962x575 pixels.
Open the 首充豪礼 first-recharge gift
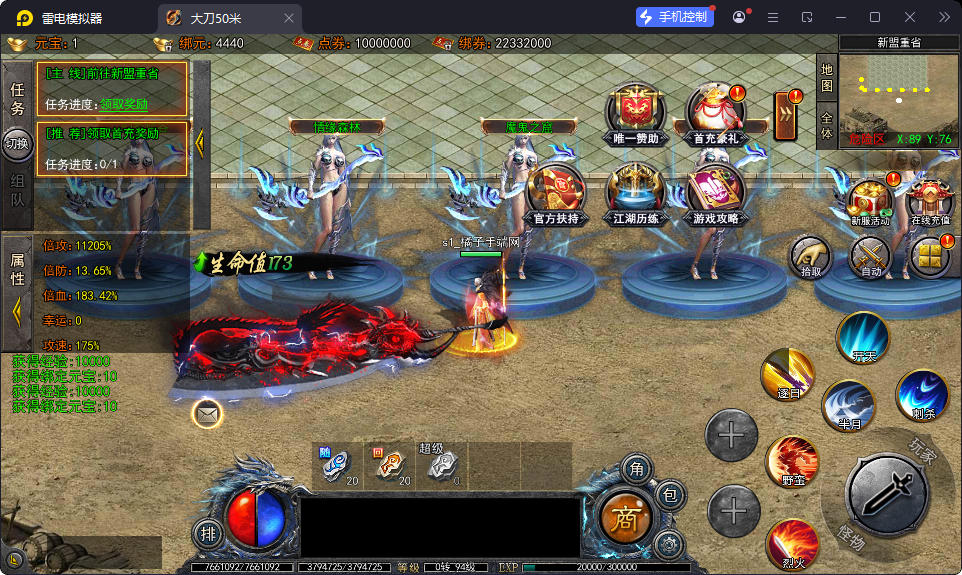click(715, 111)
